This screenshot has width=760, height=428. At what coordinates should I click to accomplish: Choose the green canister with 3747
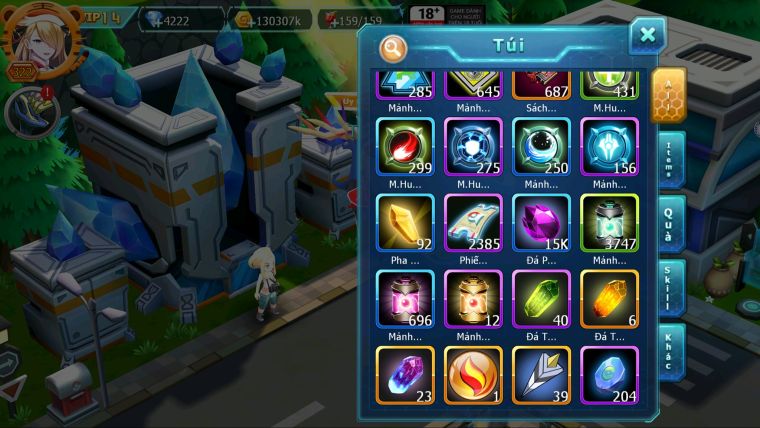609,222
